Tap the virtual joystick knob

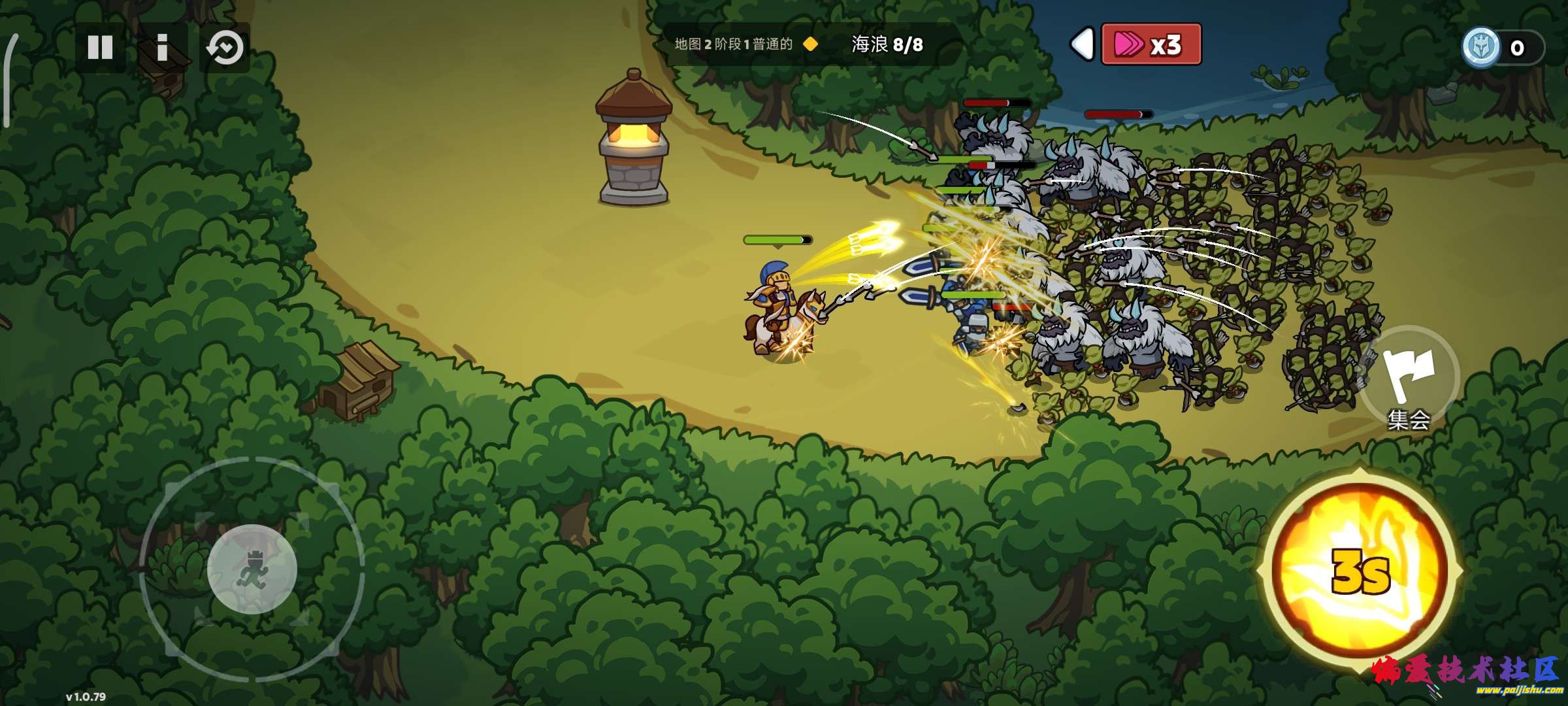(252, 569)
